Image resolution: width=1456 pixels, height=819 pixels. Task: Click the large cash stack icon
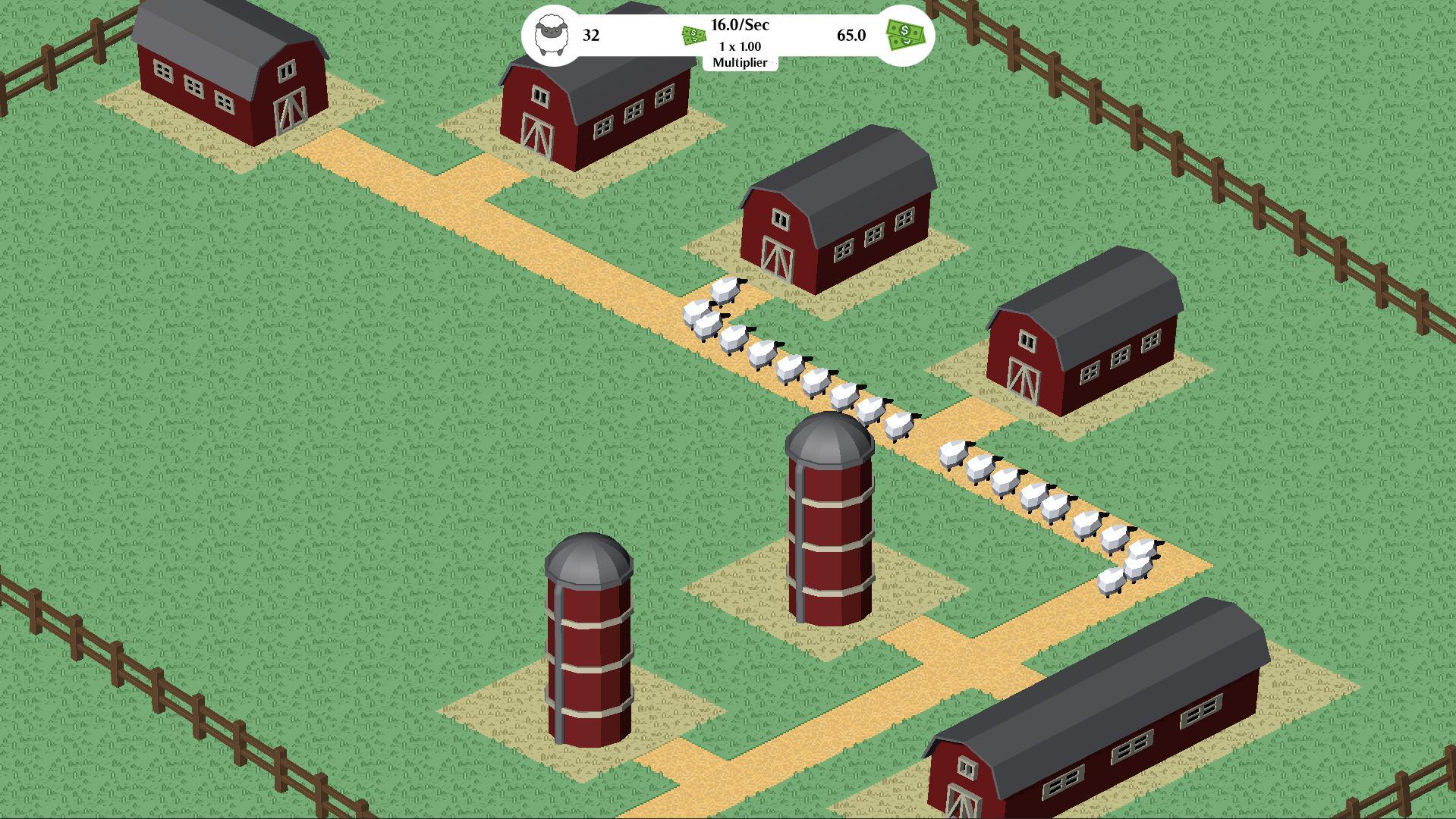[906, 36]
